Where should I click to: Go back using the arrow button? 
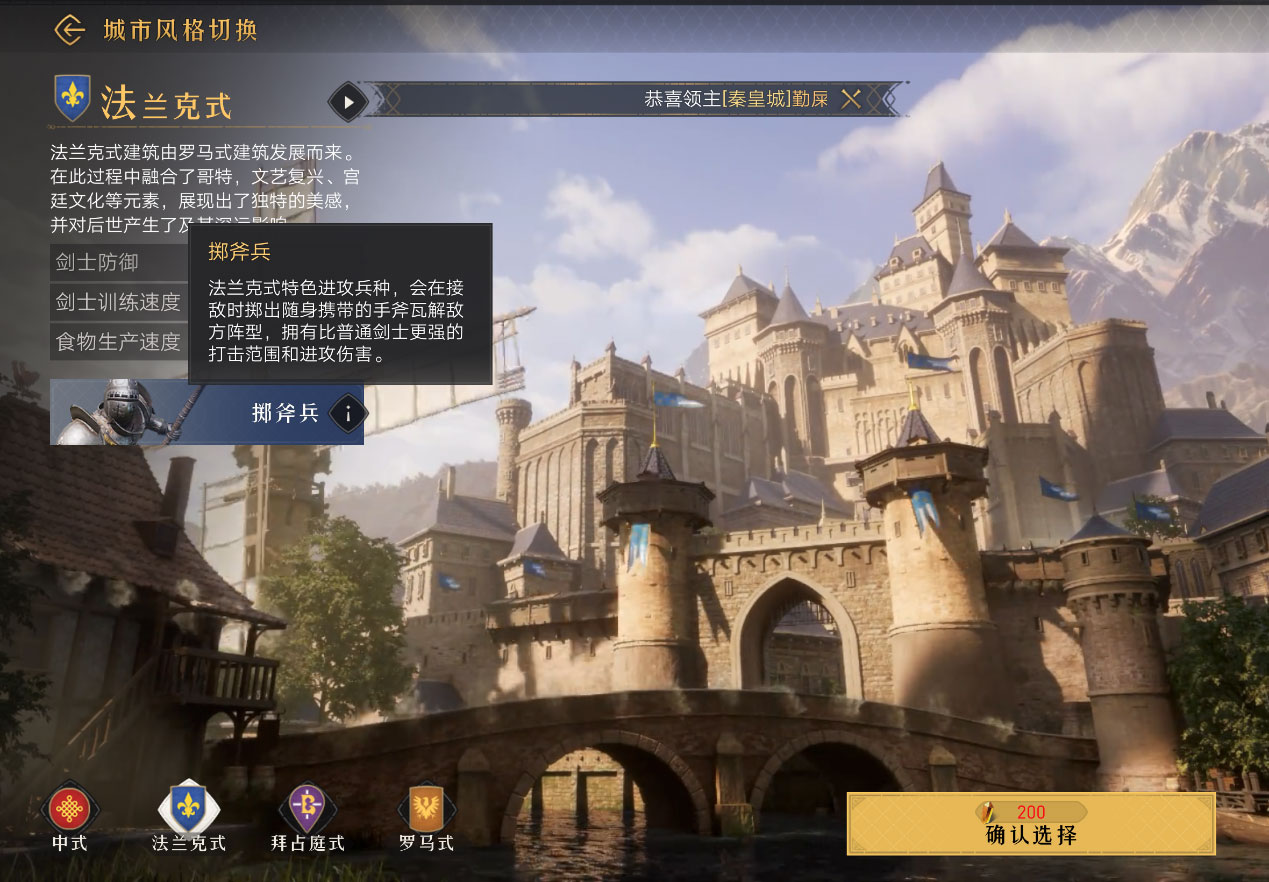[69, 30]
